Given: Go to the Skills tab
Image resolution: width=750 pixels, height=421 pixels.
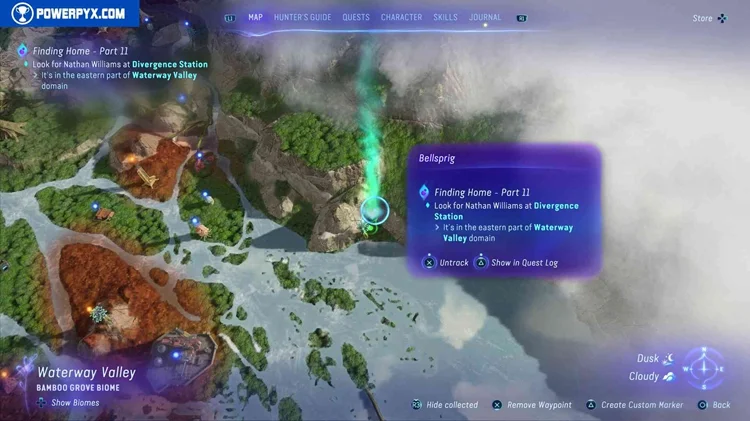Looking at the screenshot, I should 445,17.
